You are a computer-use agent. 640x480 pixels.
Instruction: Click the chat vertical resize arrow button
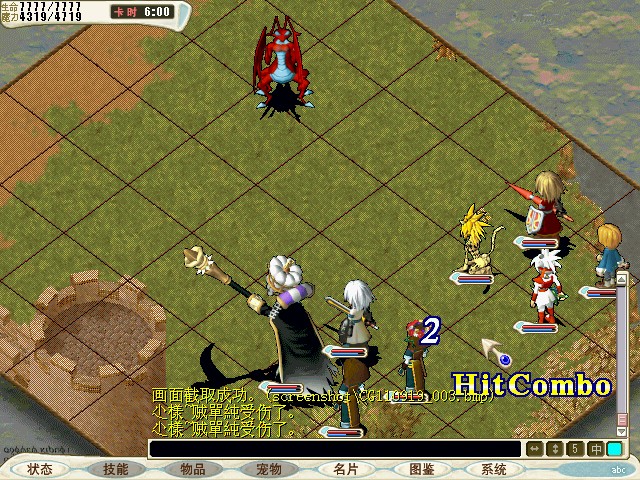click(556, 449)
